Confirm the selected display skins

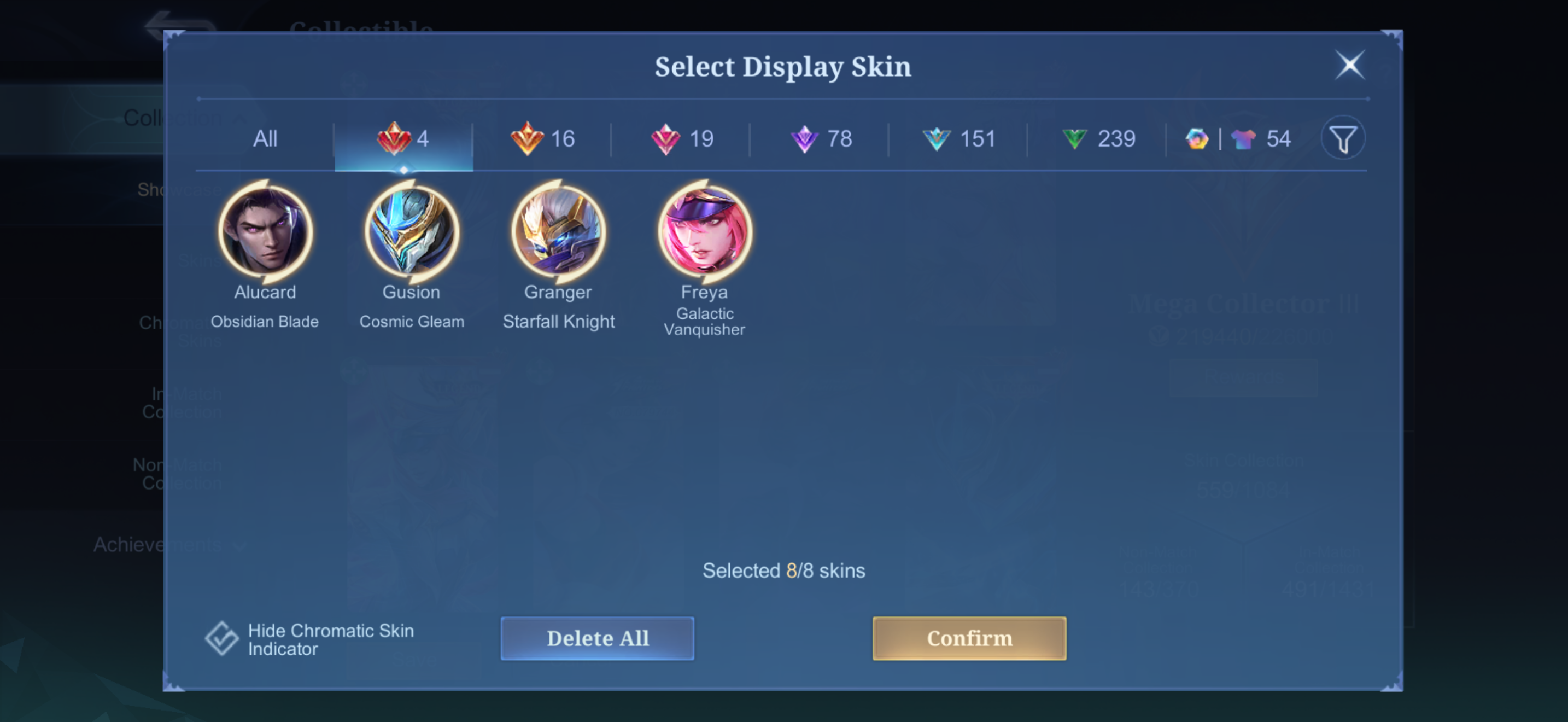969,639
